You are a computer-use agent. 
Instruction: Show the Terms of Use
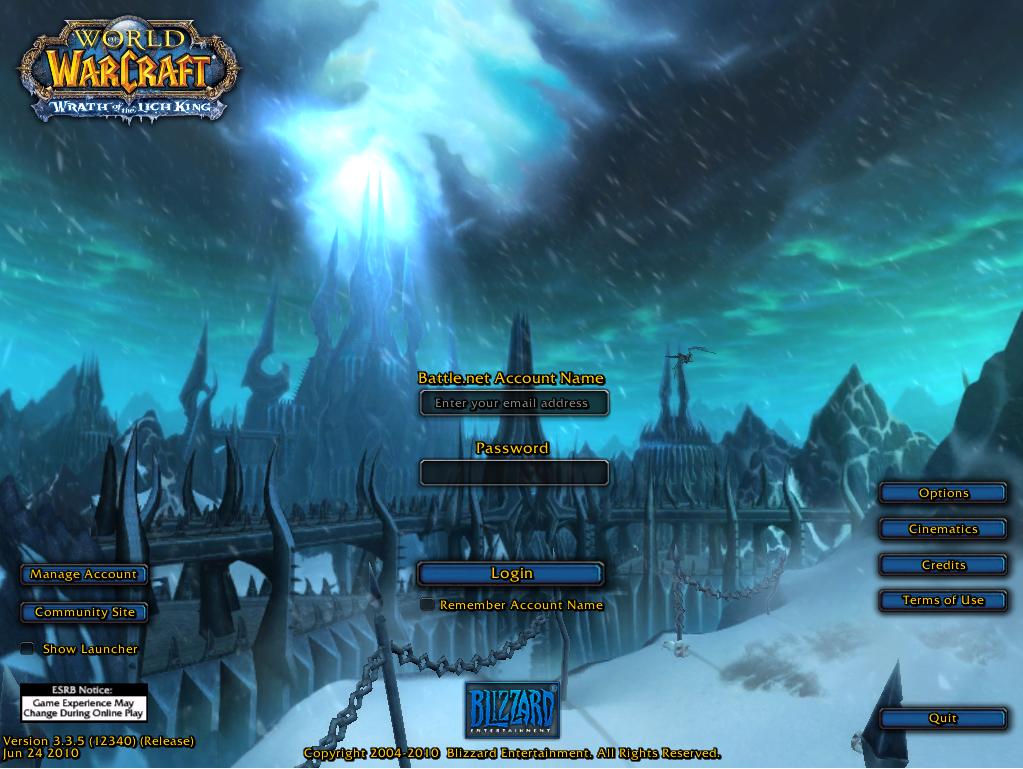click(x=943, y=600)
